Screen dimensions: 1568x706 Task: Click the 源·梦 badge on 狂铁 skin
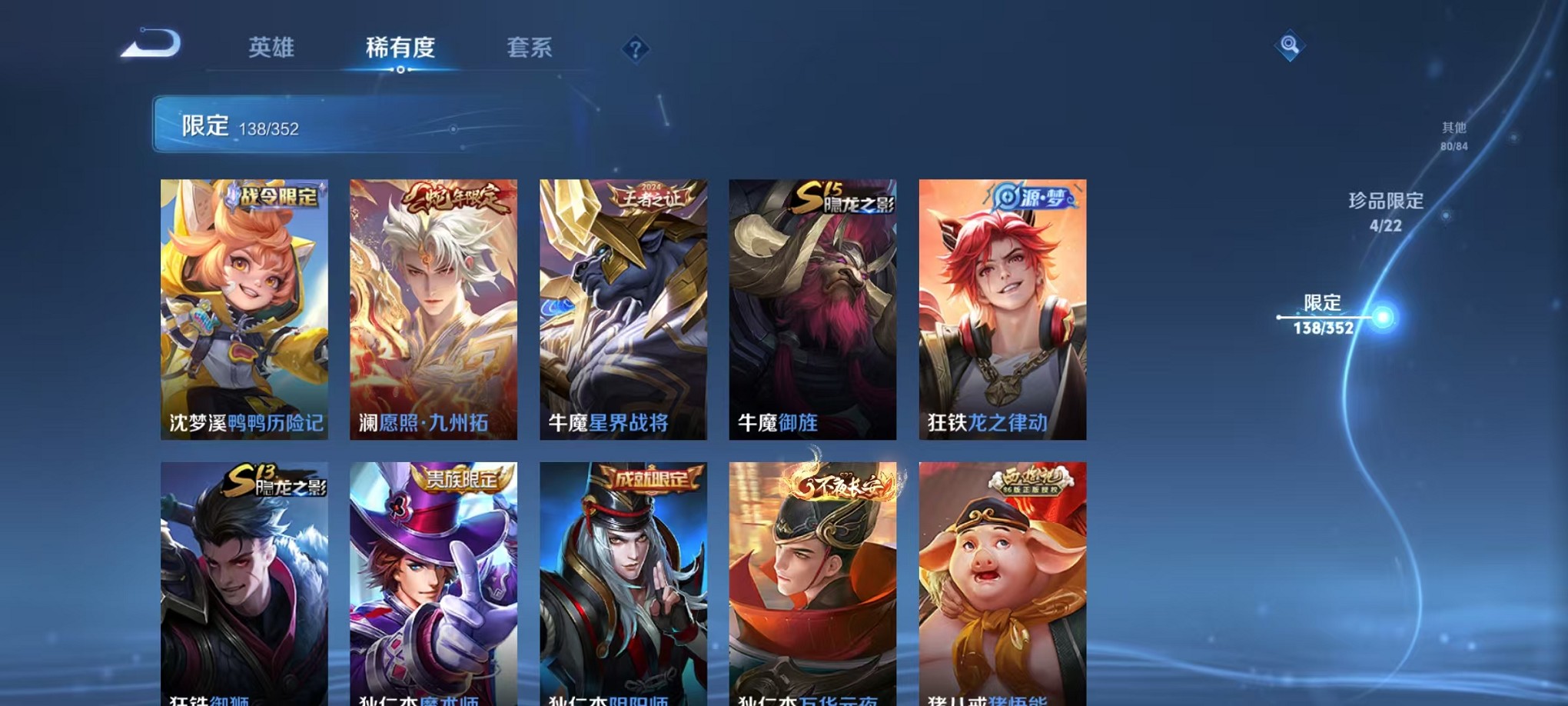pyautogui.click(x=1030, y=198)
